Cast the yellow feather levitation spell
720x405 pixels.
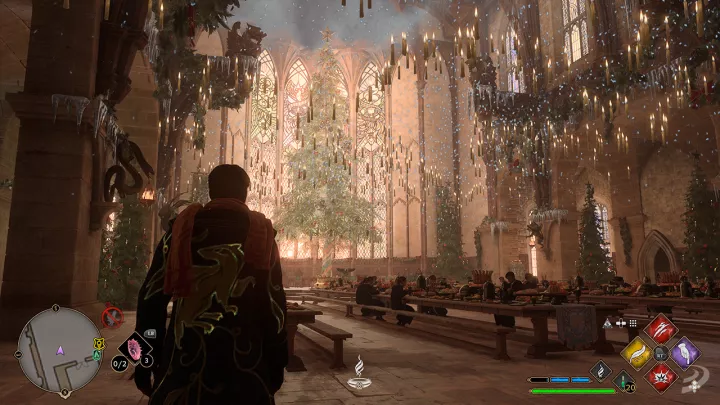[637, 352]
